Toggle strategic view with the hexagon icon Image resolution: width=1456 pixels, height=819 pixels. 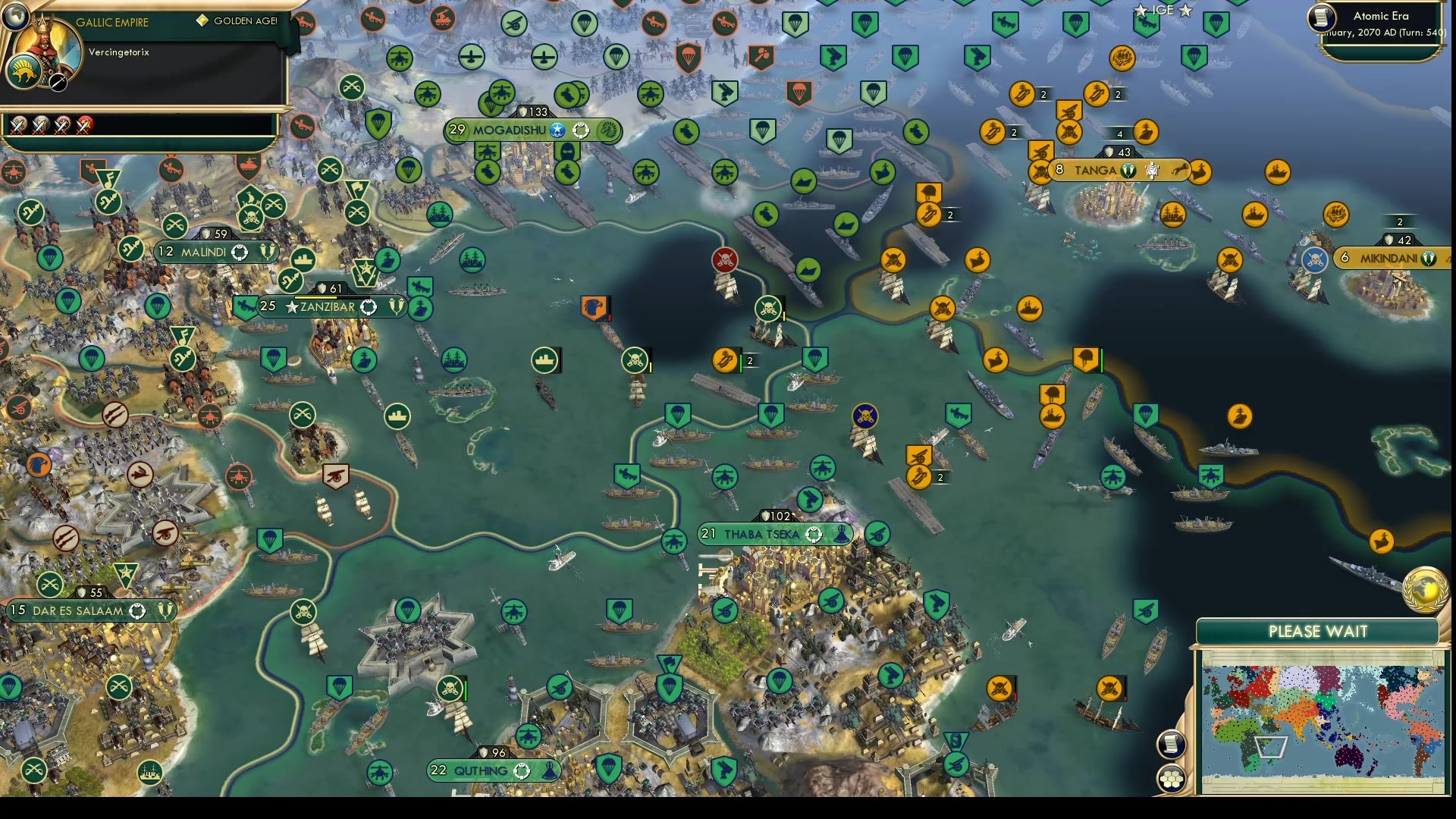click(x=1172, y=777)
